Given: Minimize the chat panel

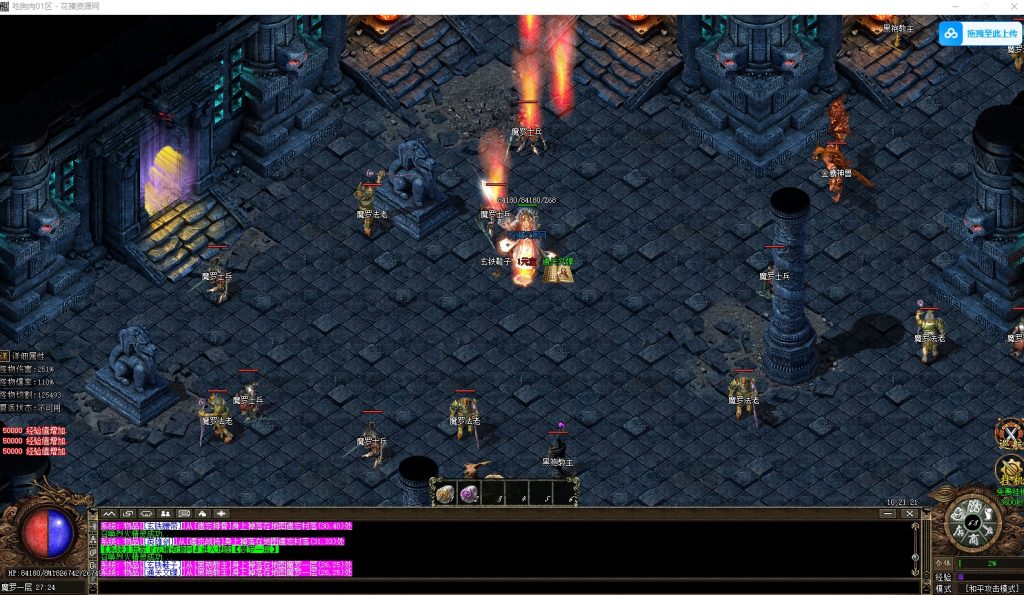Looking at the screenshot, I should pos(887,514).
